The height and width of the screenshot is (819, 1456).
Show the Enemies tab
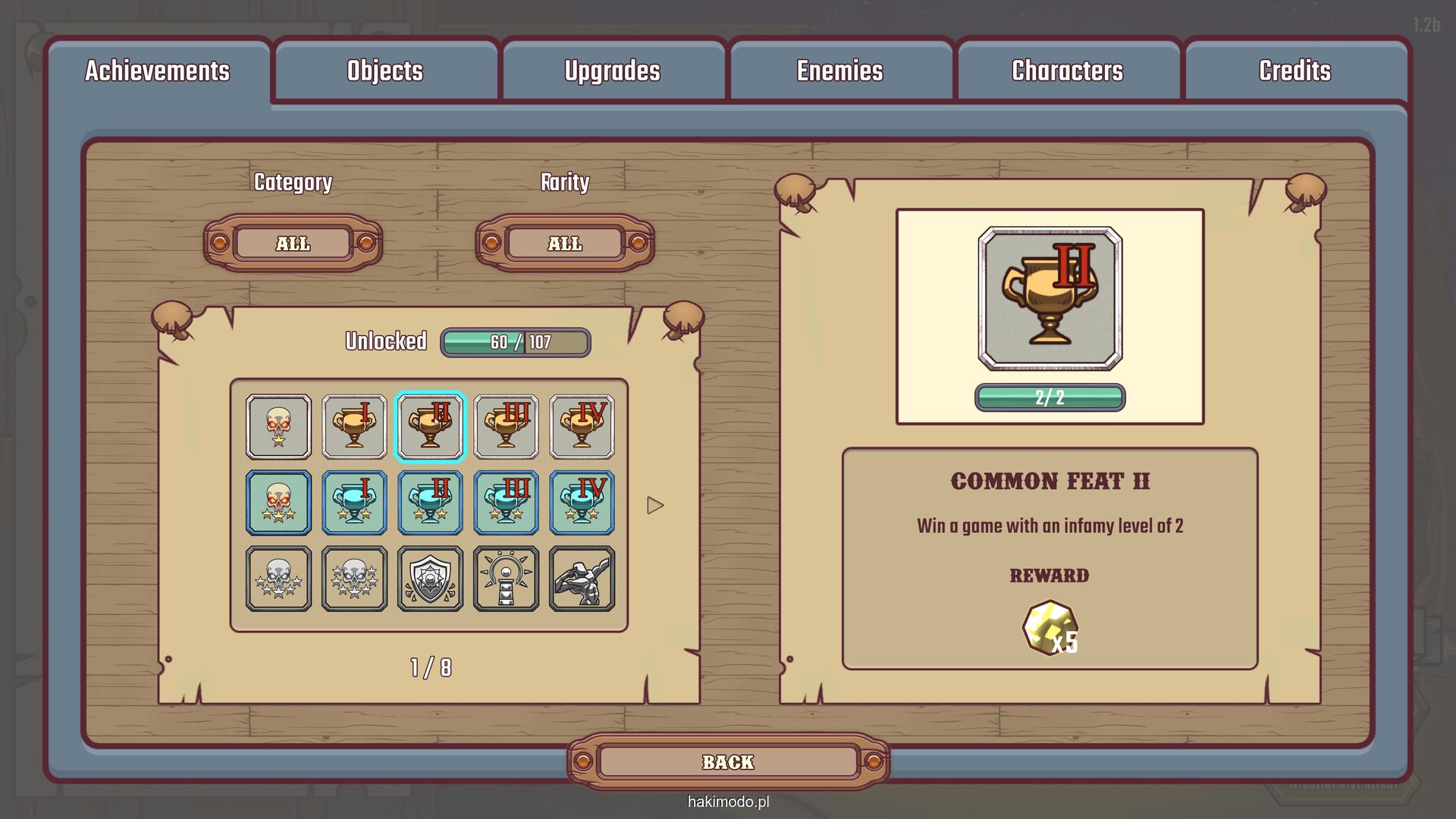pos(840,71)
